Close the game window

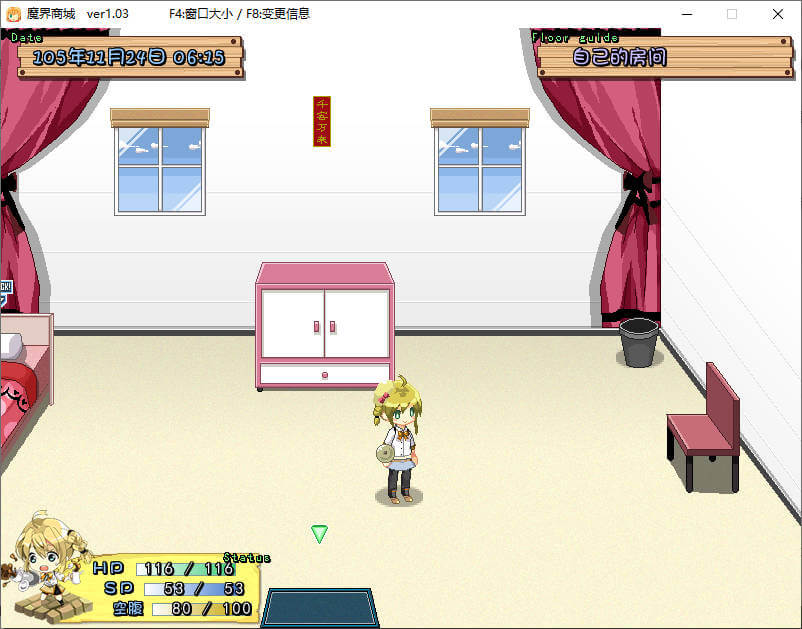point(777,14)
